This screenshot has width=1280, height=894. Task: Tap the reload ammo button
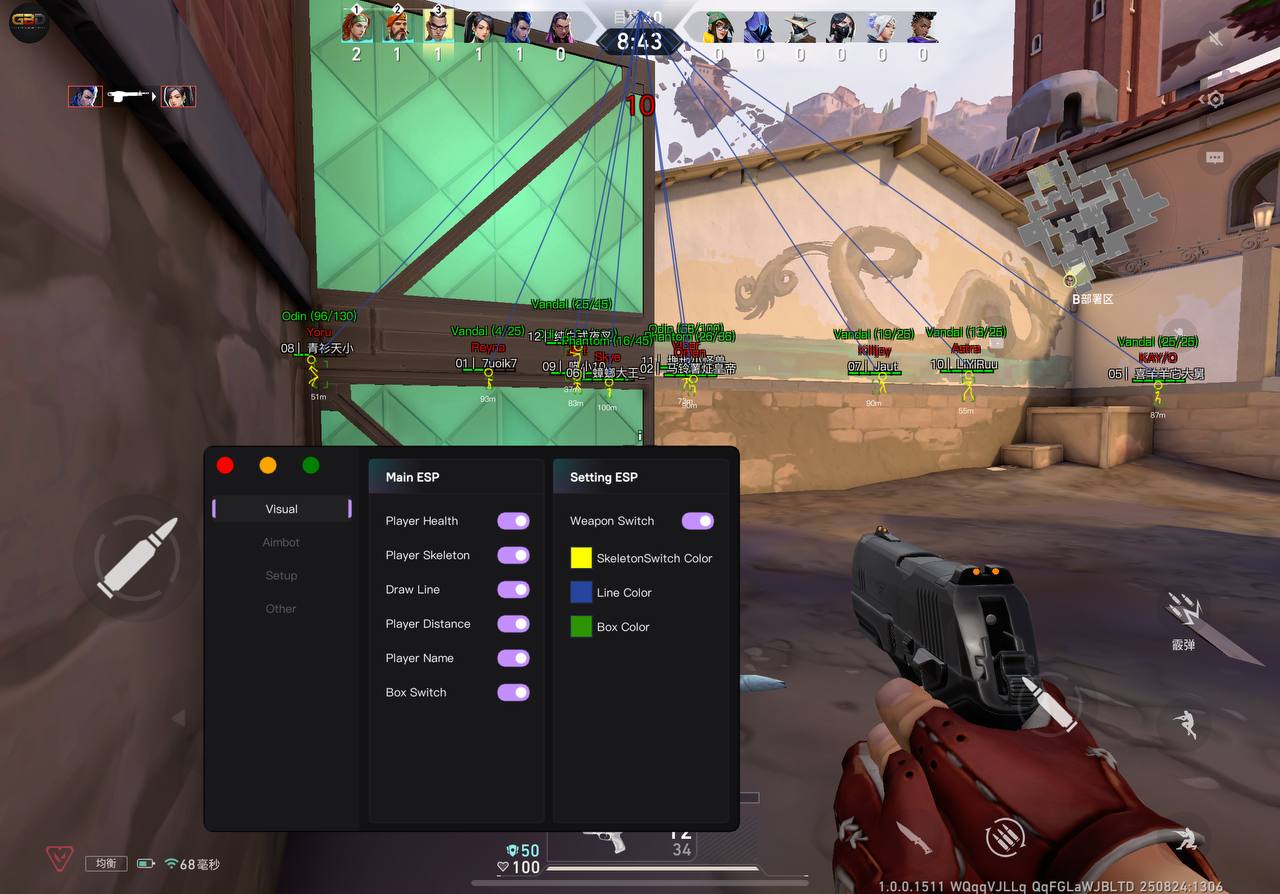pos(1006,836)
